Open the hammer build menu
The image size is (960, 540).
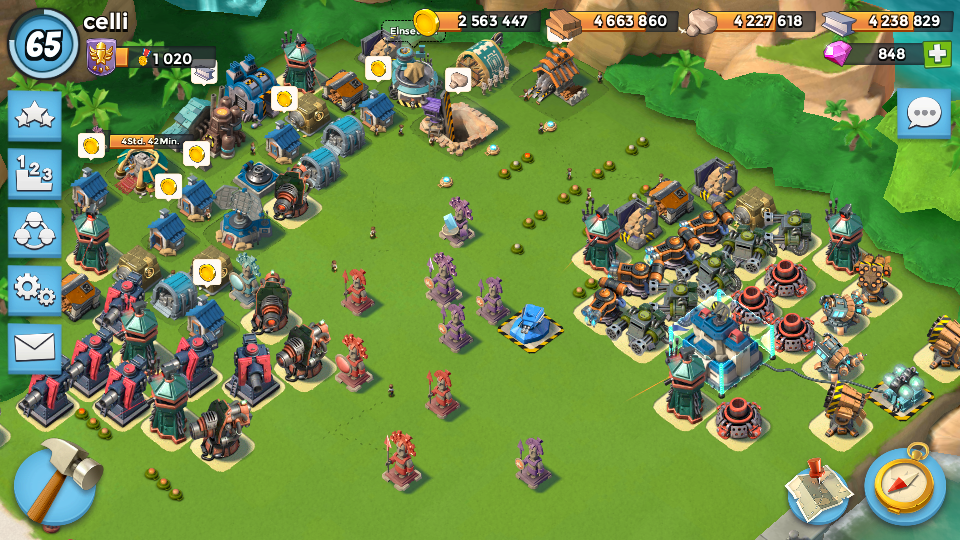[x=55, y=484]
